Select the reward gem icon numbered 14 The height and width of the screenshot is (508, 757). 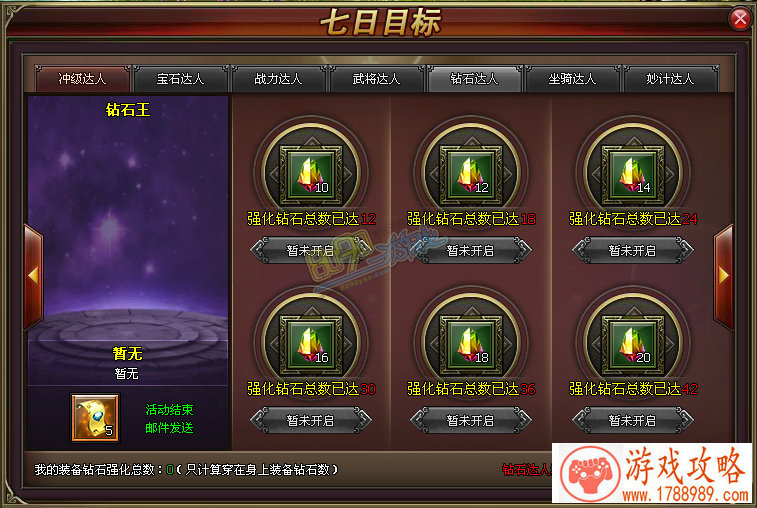pos(630,170)
